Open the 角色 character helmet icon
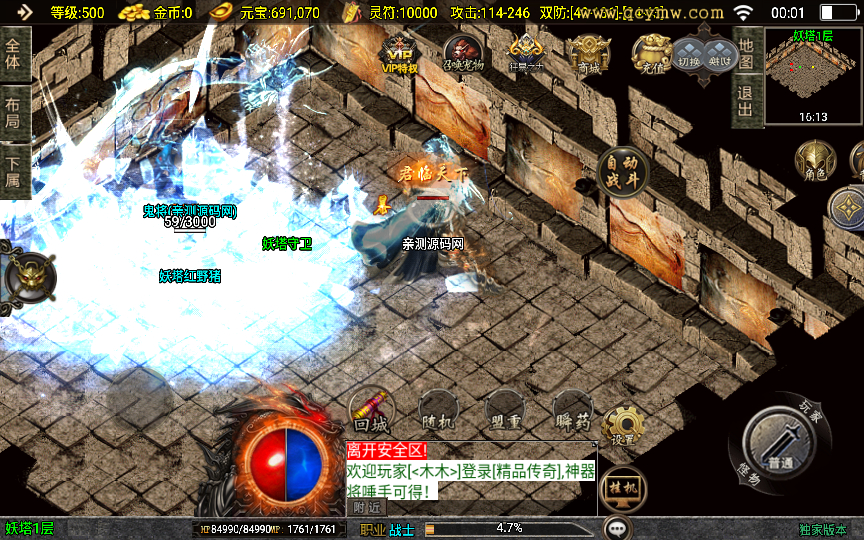 [813, 161]
